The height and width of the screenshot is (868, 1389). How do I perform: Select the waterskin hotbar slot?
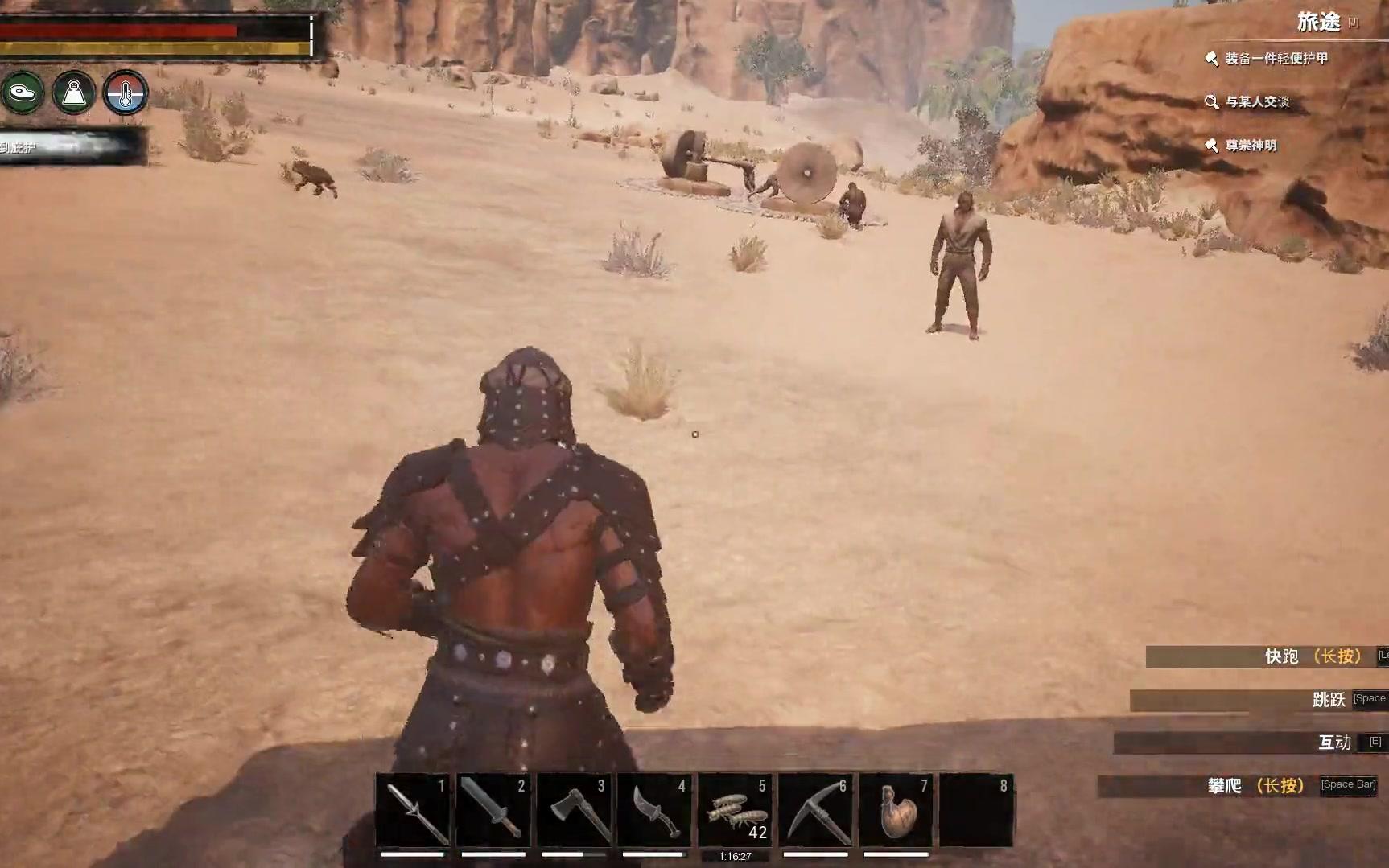896,810
